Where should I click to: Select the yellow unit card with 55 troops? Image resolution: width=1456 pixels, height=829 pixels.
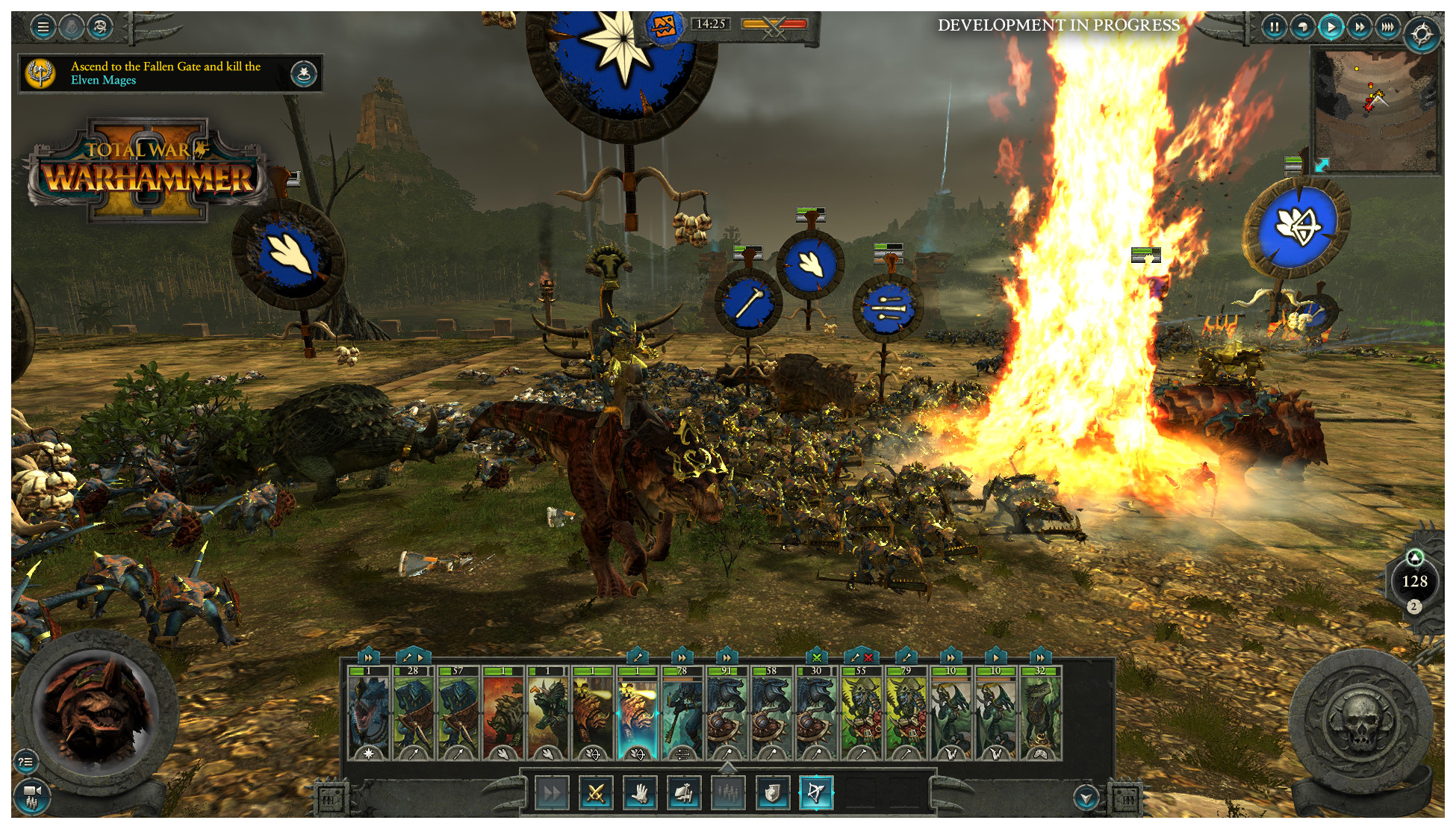861,713
